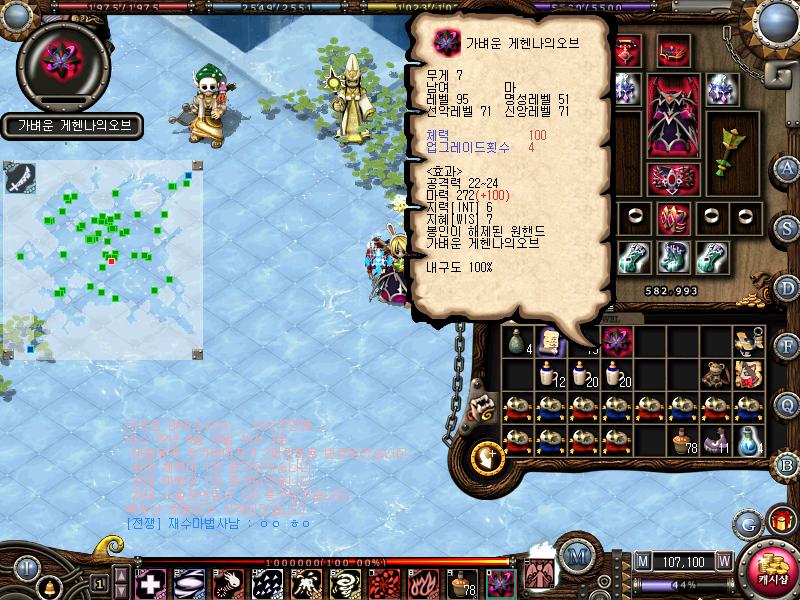800x600 pixels.
Task: Click the scroll item in inventory
Action: tap(549, 343)
